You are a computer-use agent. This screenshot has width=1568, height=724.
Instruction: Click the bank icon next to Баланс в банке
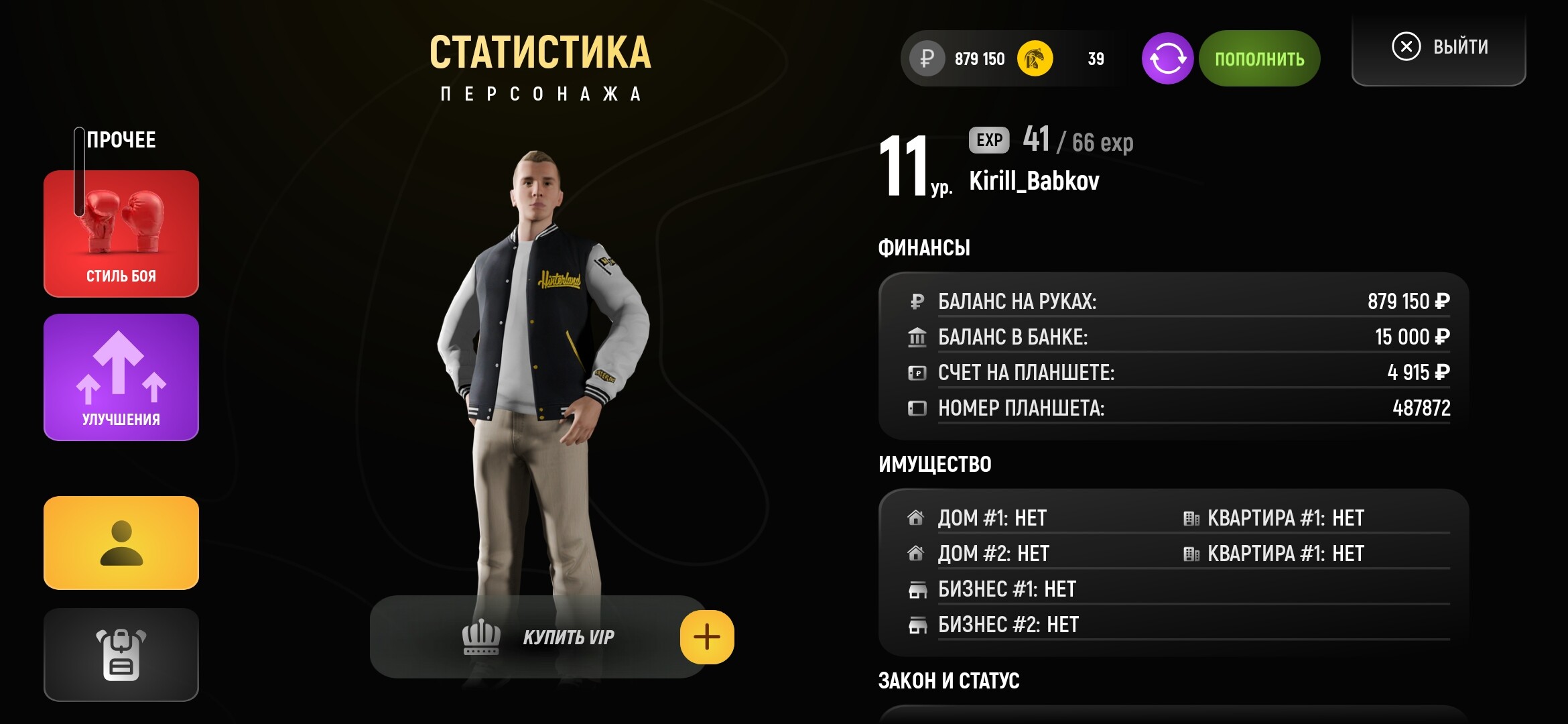coord(917,337)
